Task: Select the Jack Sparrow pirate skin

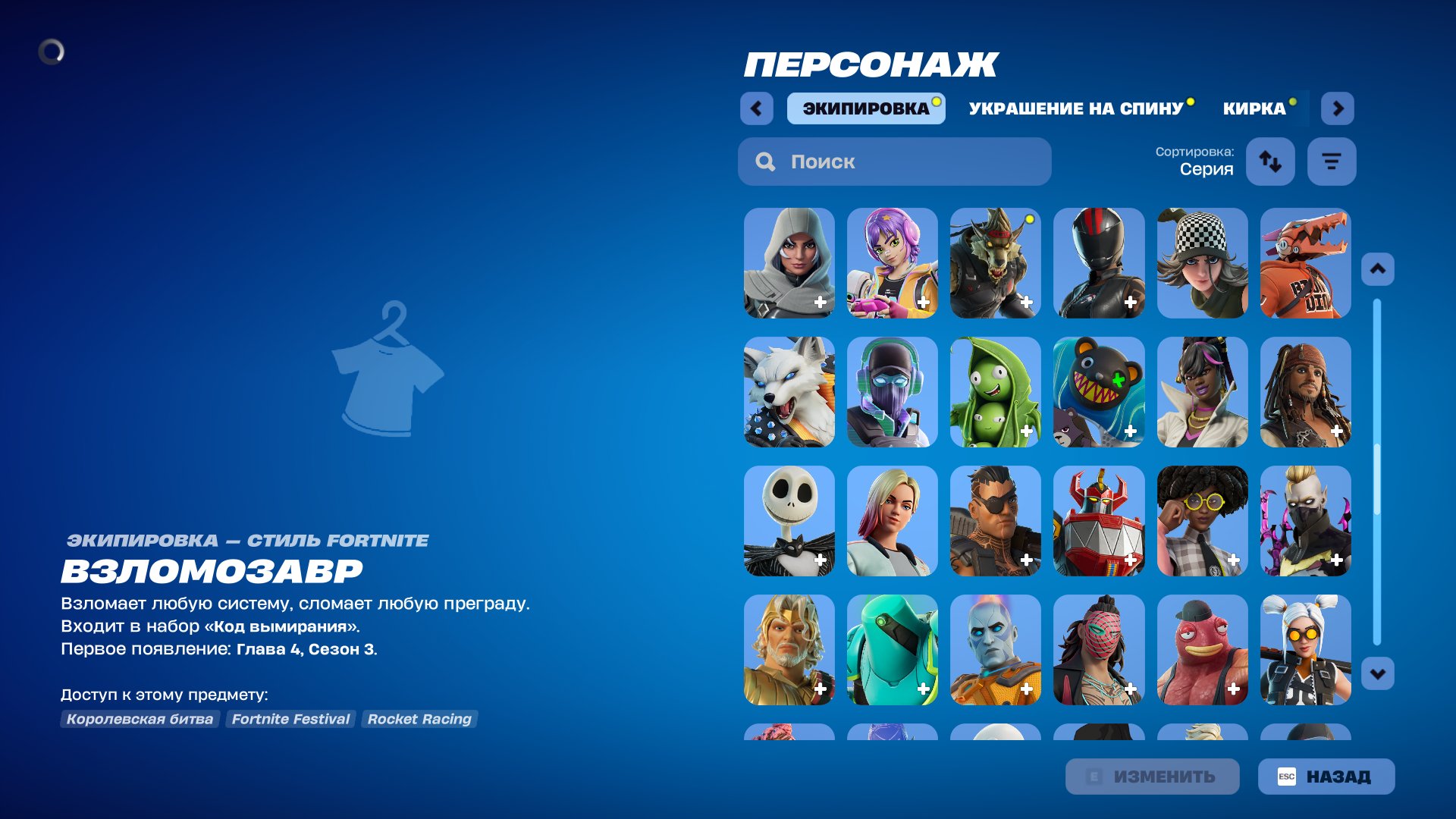Action: tap(1305, 392)
